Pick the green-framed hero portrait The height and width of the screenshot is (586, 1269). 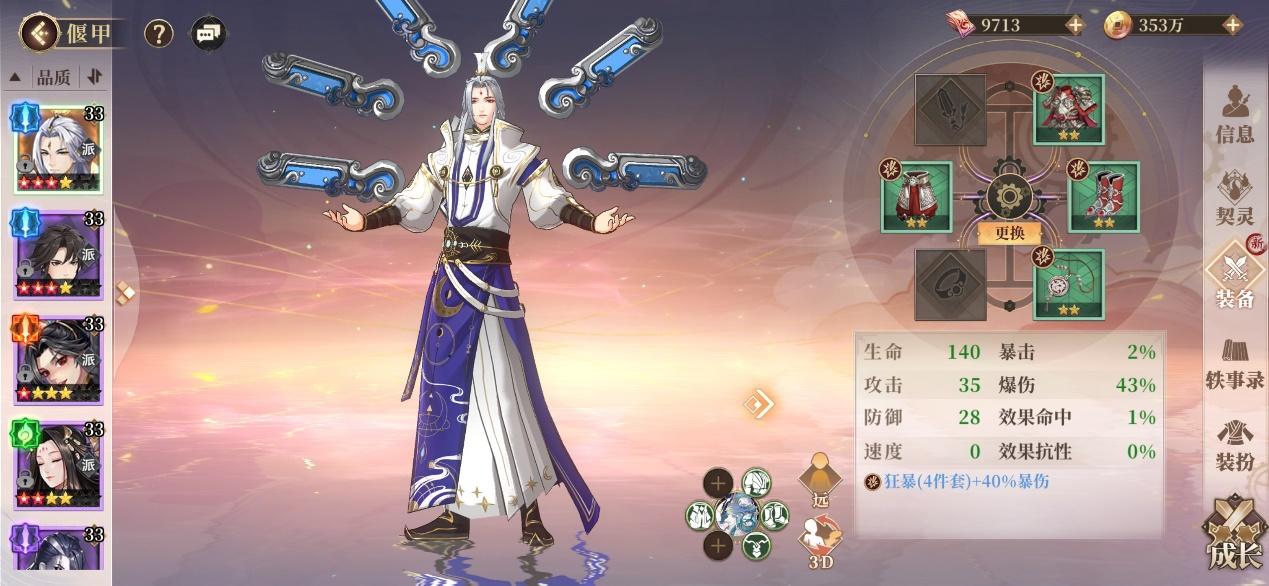point(57,464)
